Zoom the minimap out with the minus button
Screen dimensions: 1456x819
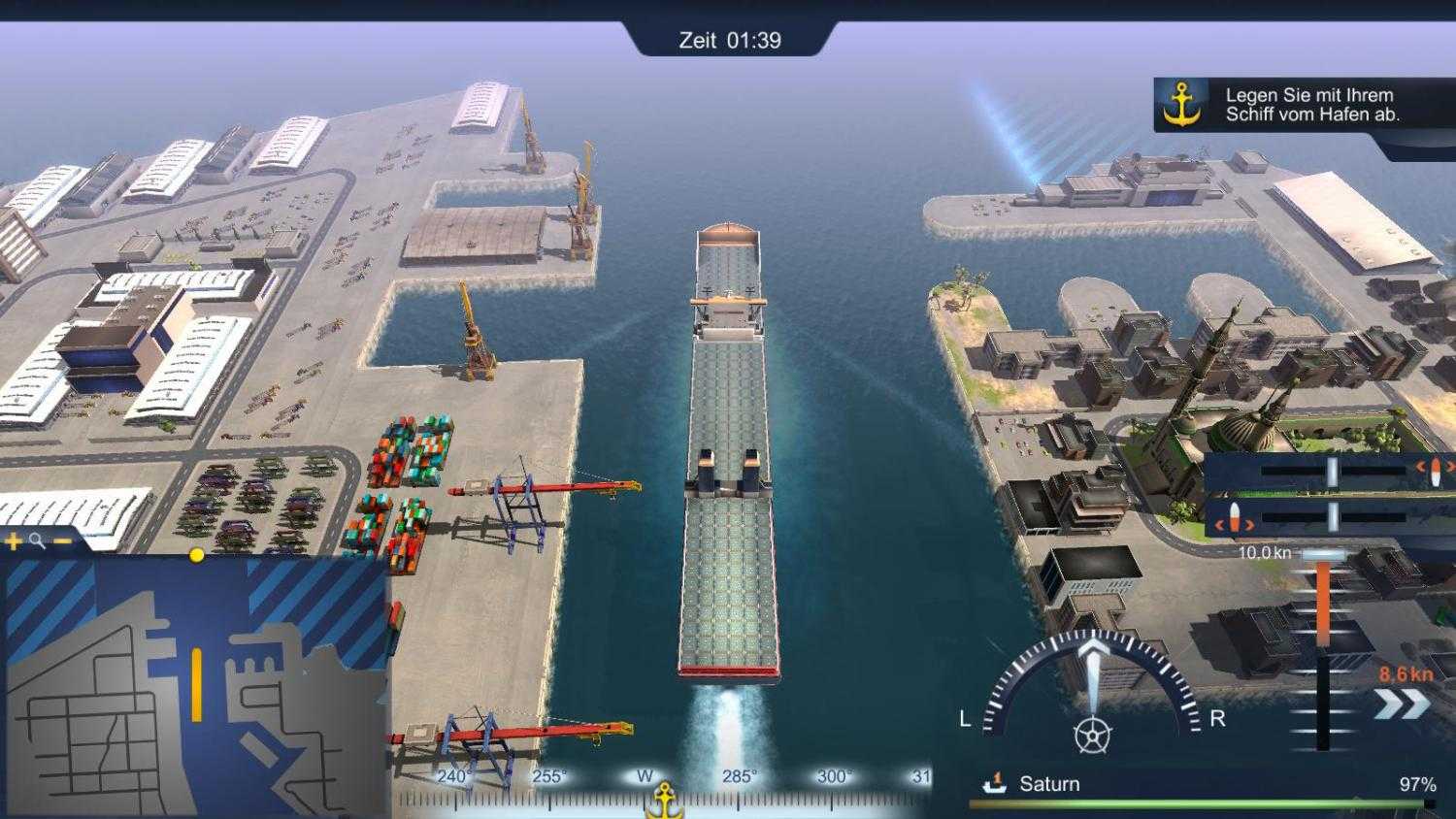click(x=61, y=541)
